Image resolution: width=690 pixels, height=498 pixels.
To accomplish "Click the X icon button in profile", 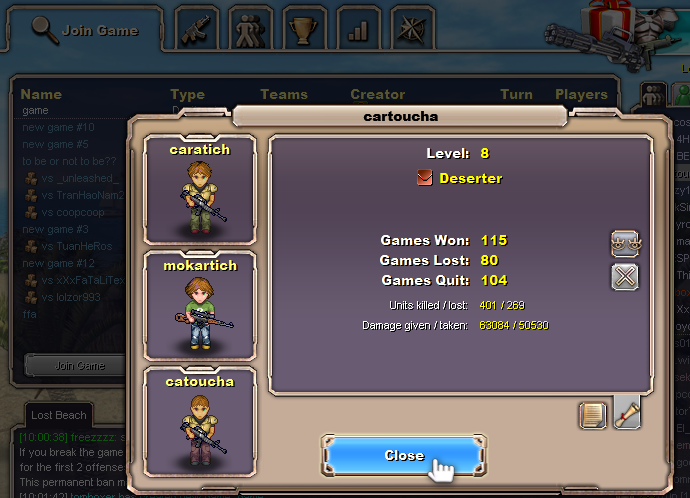I will click(625, 277).
